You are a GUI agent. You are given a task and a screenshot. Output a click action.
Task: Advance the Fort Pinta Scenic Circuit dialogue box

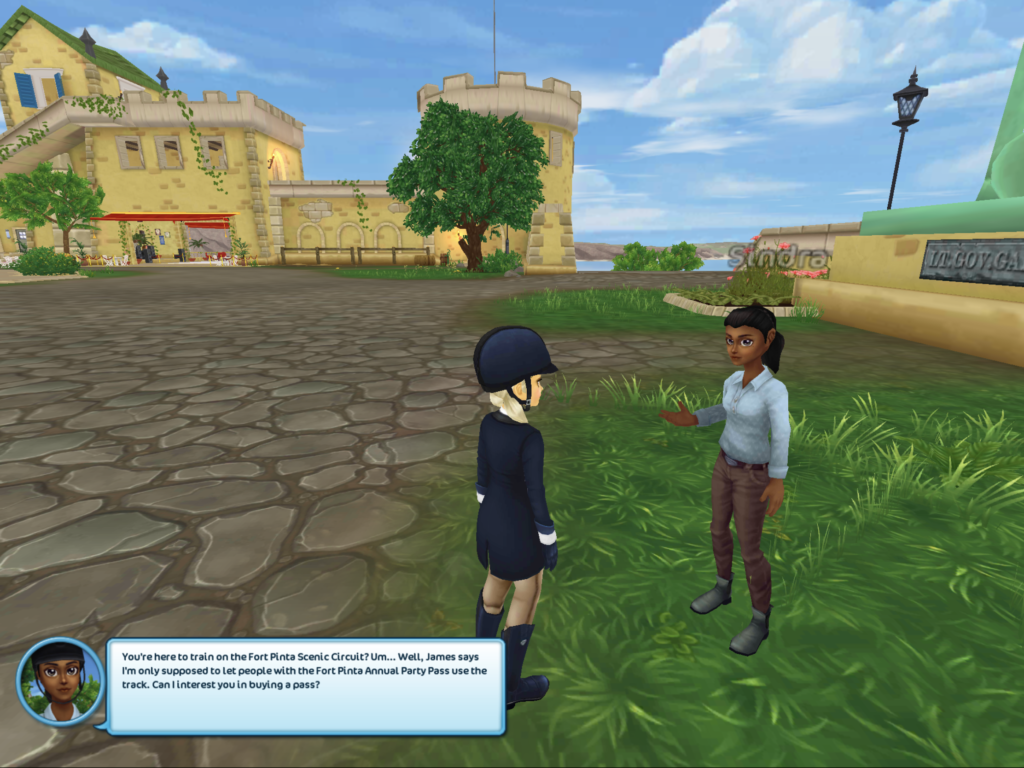click(x=305, y=686)
